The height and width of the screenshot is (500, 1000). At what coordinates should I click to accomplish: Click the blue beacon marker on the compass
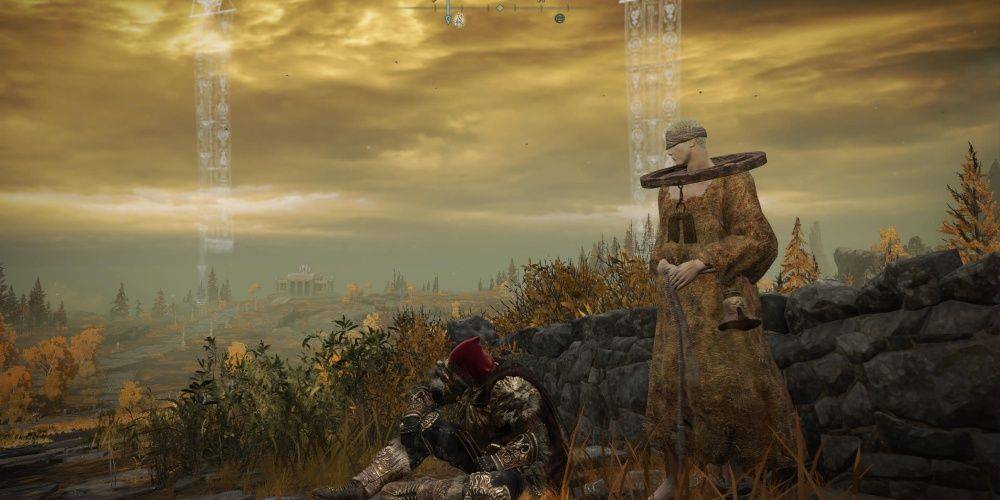coord(448,18)
